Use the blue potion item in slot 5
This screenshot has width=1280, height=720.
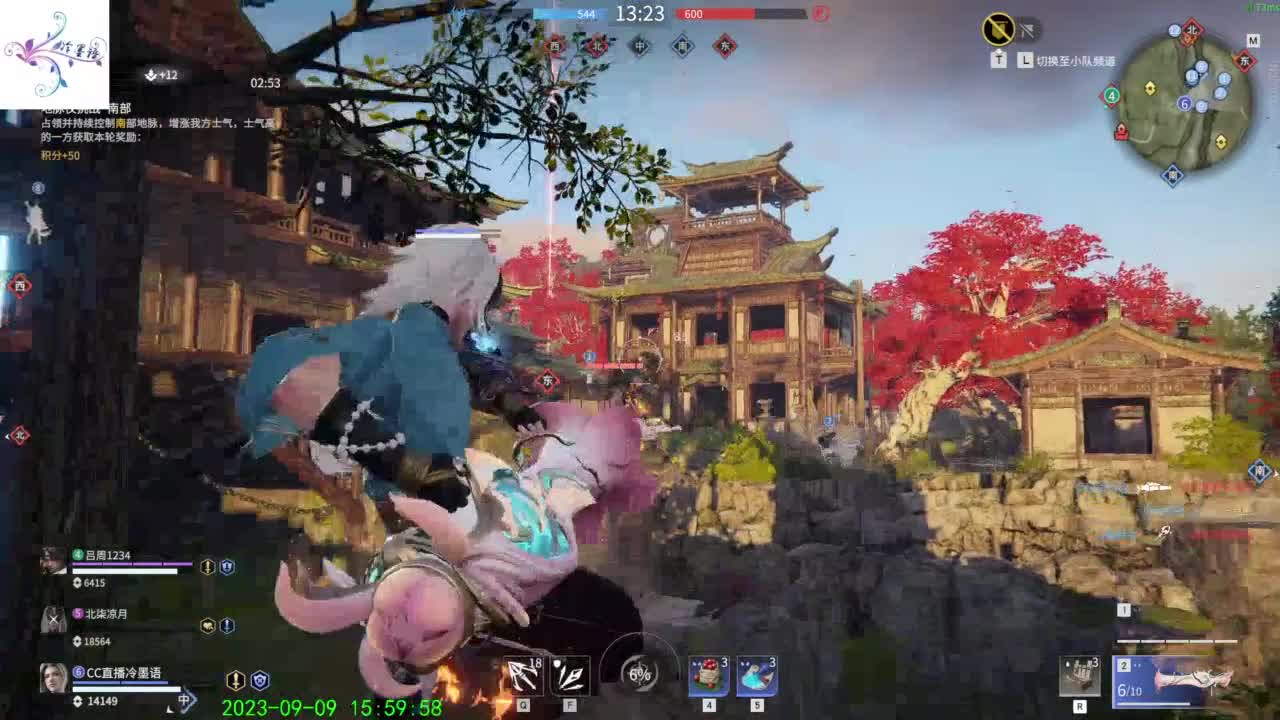point(756,676)
